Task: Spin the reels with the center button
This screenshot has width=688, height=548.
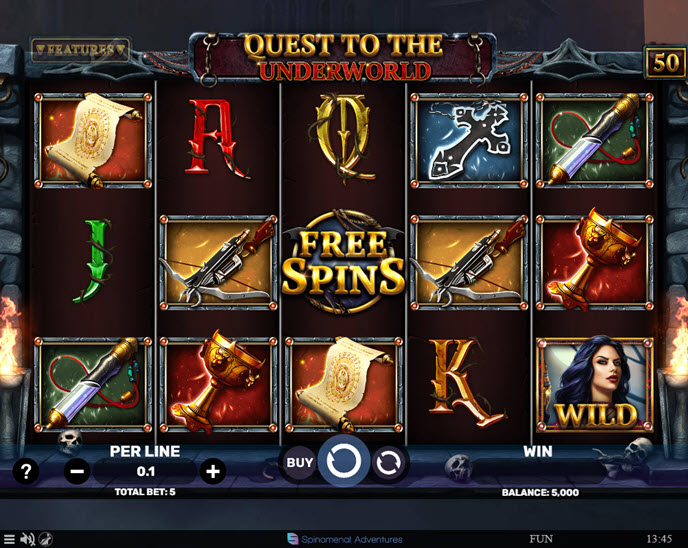Action: 343,461
